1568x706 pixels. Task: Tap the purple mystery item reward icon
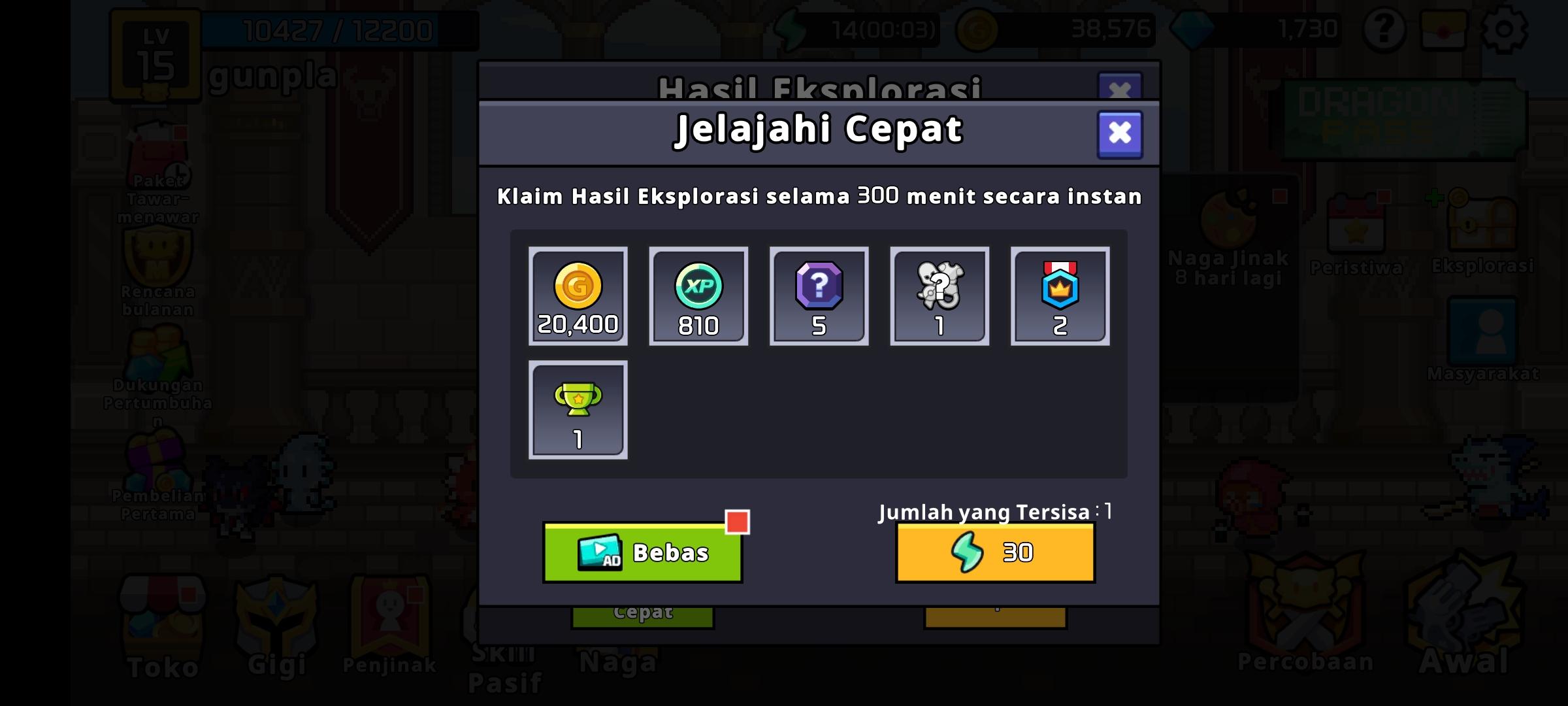(818, 295)
